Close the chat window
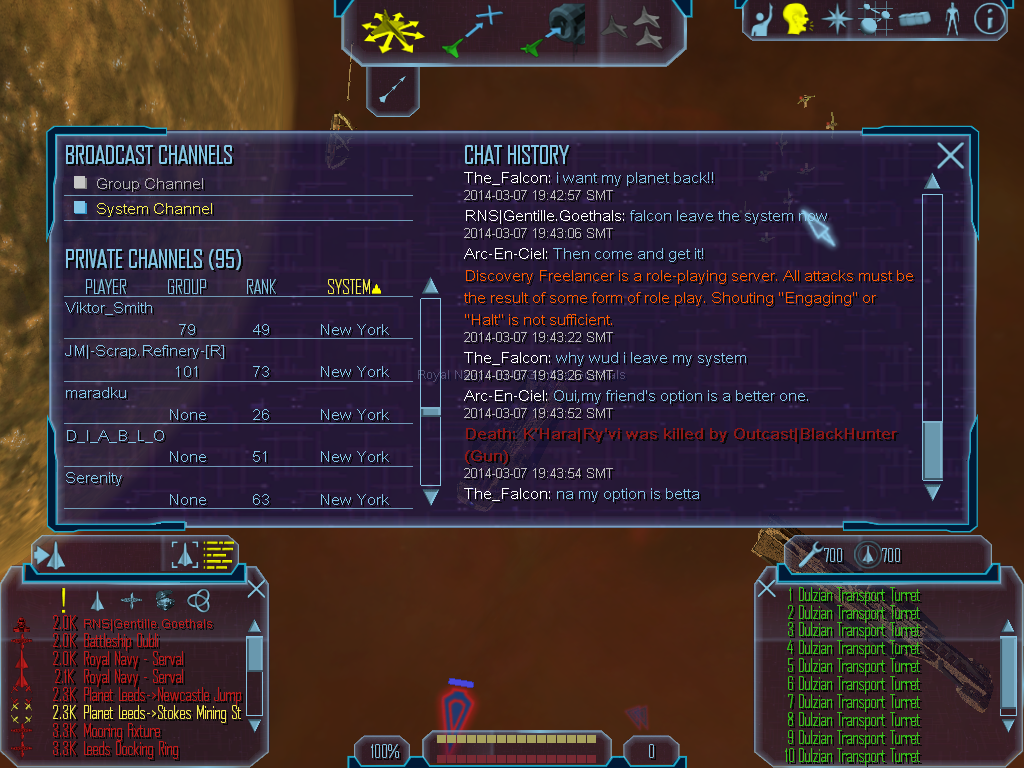Viewport: 1024px width, 768px height. [950, 155]
